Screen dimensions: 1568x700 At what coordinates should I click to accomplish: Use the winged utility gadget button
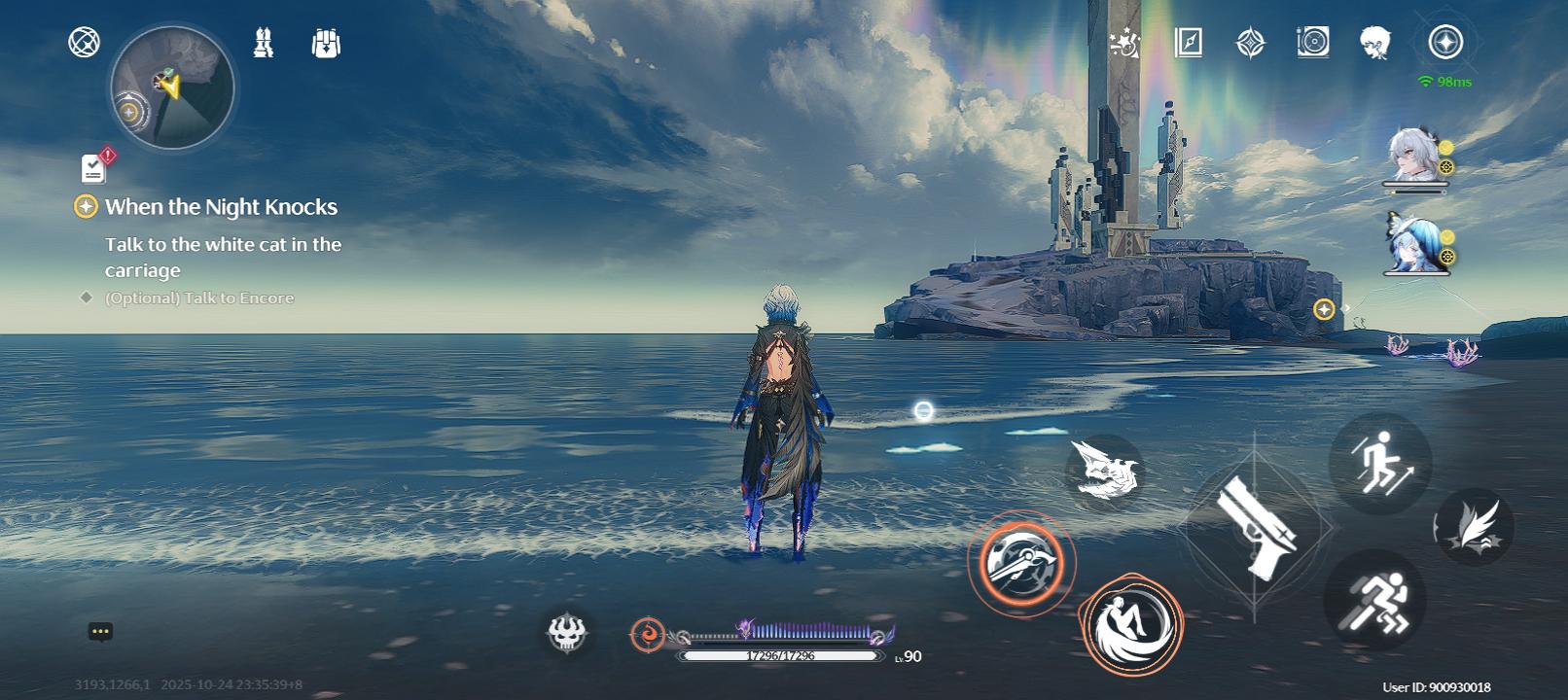point(1474,527)
